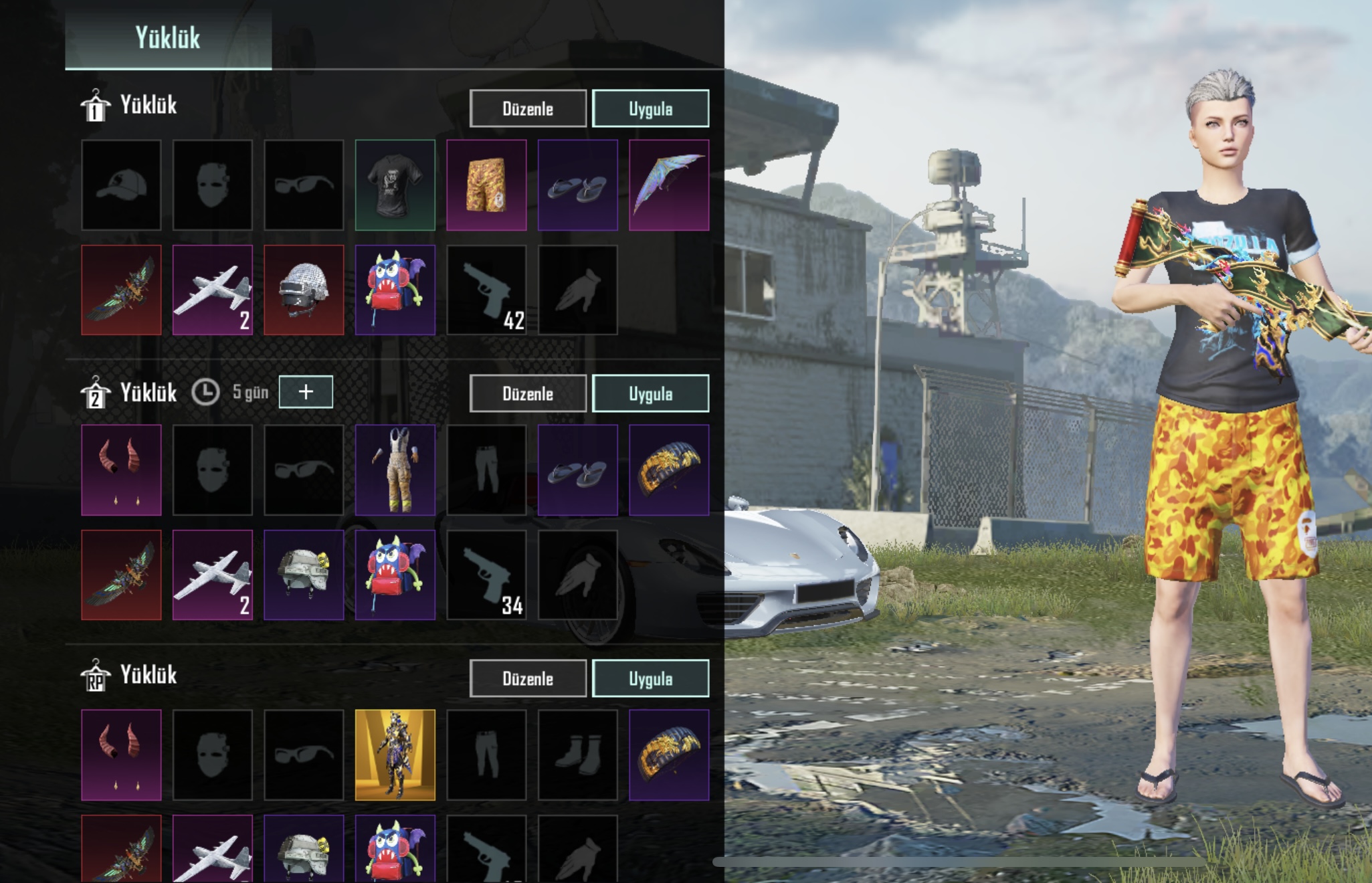1372x883 pixels.
Task: Open the pistol slot showing 34
Action: 486,575
